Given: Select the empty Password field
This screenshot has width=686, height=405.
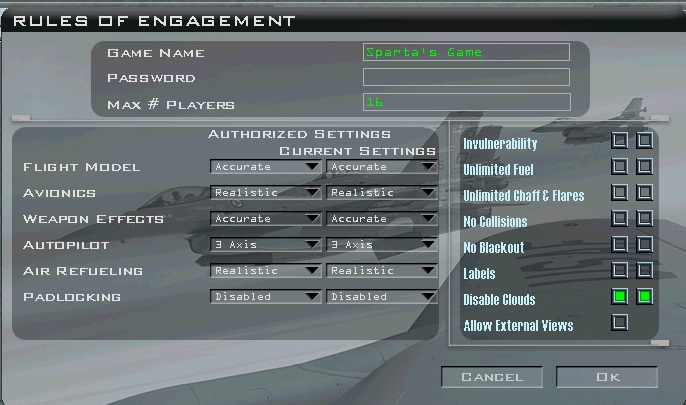Looking at the screenshot, I should click(x=466, y=77).
